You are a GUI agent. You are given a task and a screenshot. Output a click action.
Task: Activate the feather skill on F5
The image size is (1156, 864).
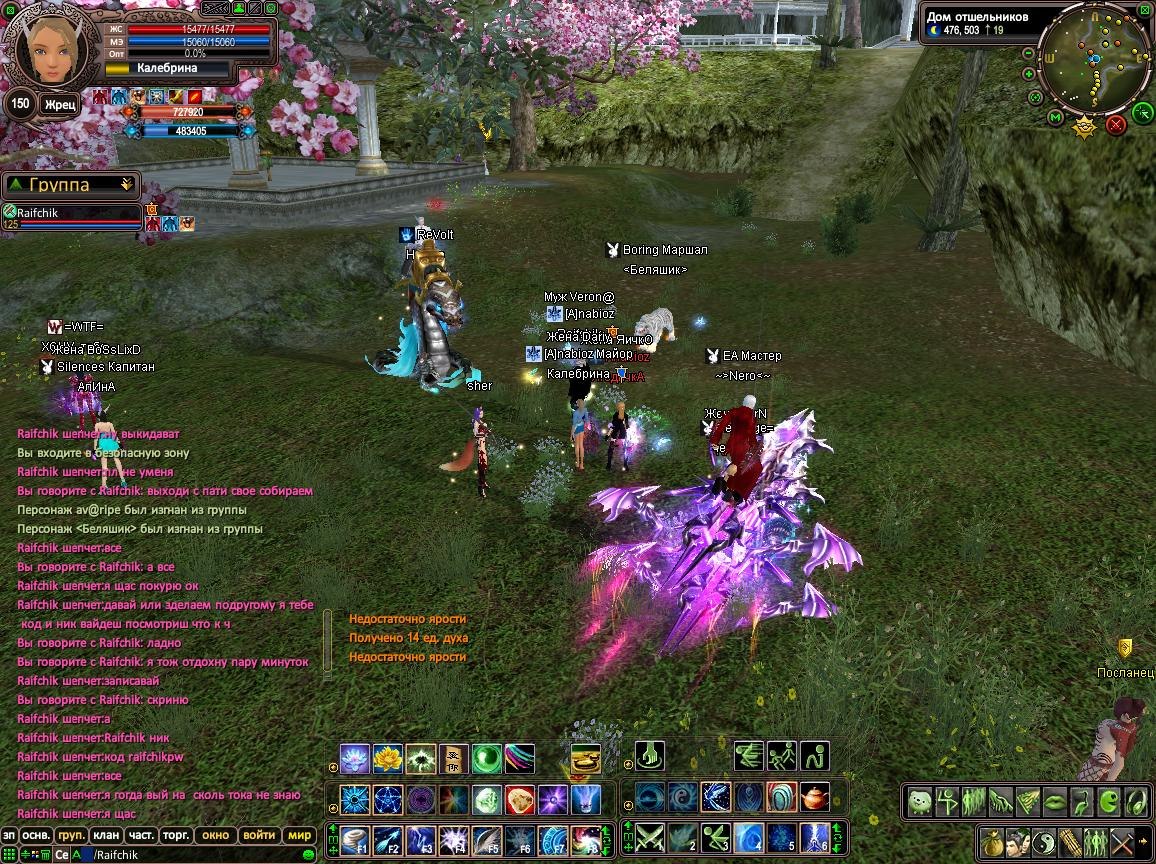[487, 840]
